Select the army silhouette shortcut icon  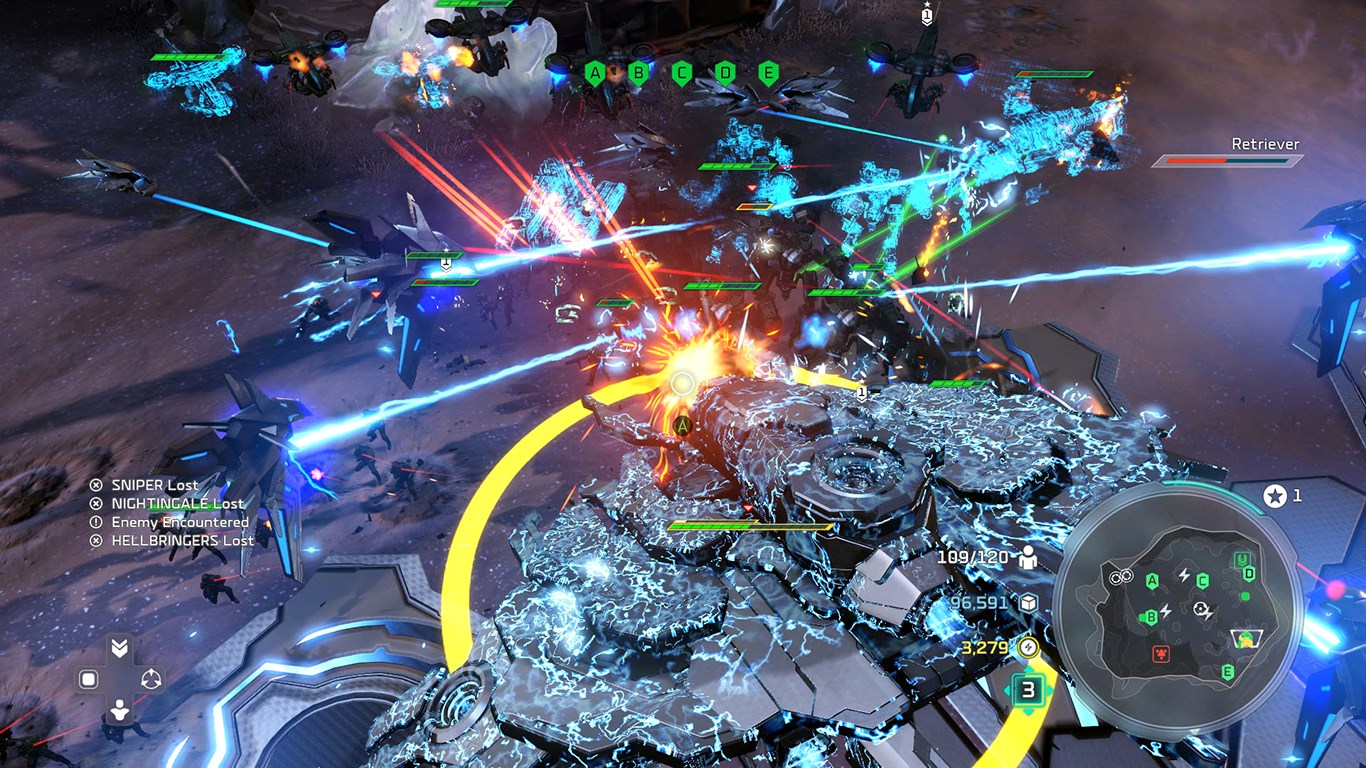click(x=119, y=711)
